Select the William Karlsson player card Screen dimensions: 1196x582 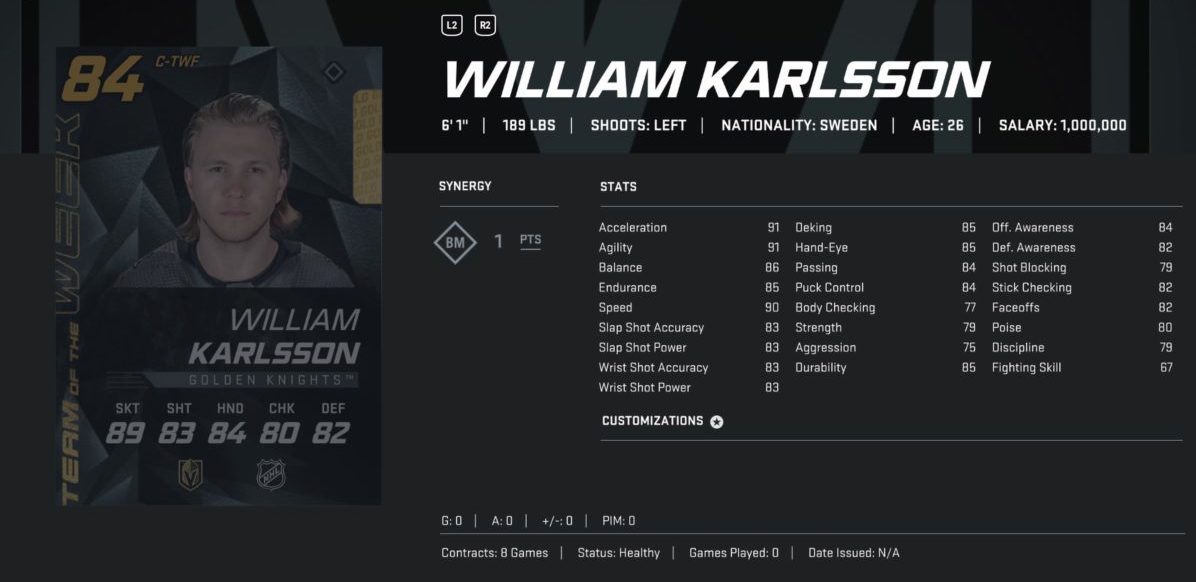(220, 276)
